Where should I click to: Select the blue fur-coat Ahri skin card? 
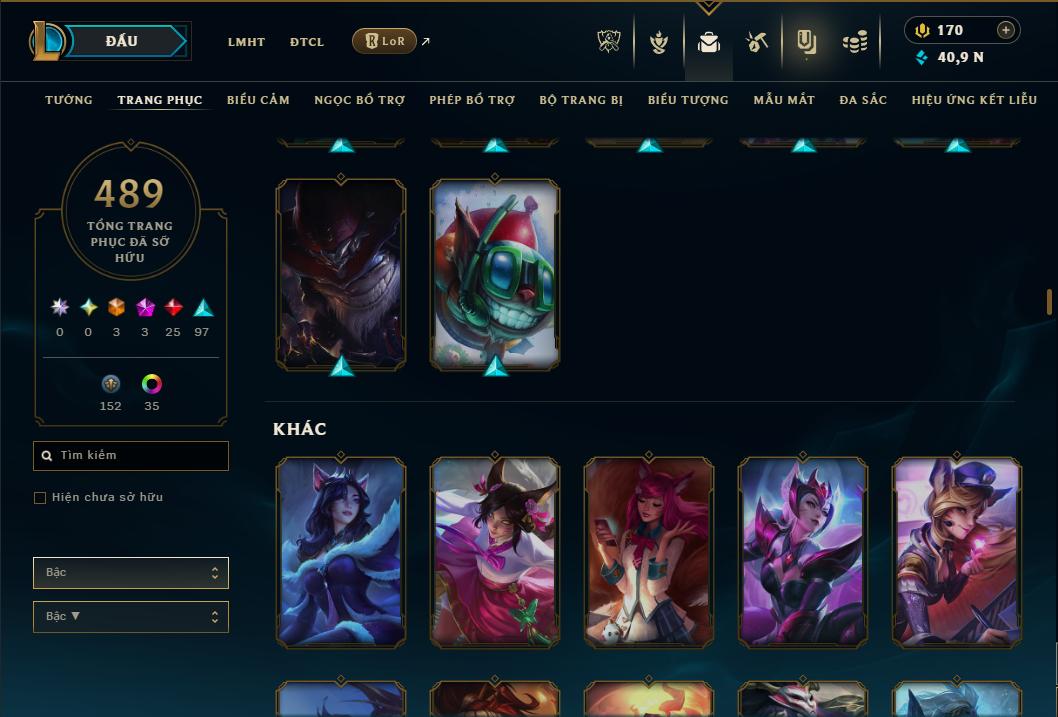pos(341,551)
